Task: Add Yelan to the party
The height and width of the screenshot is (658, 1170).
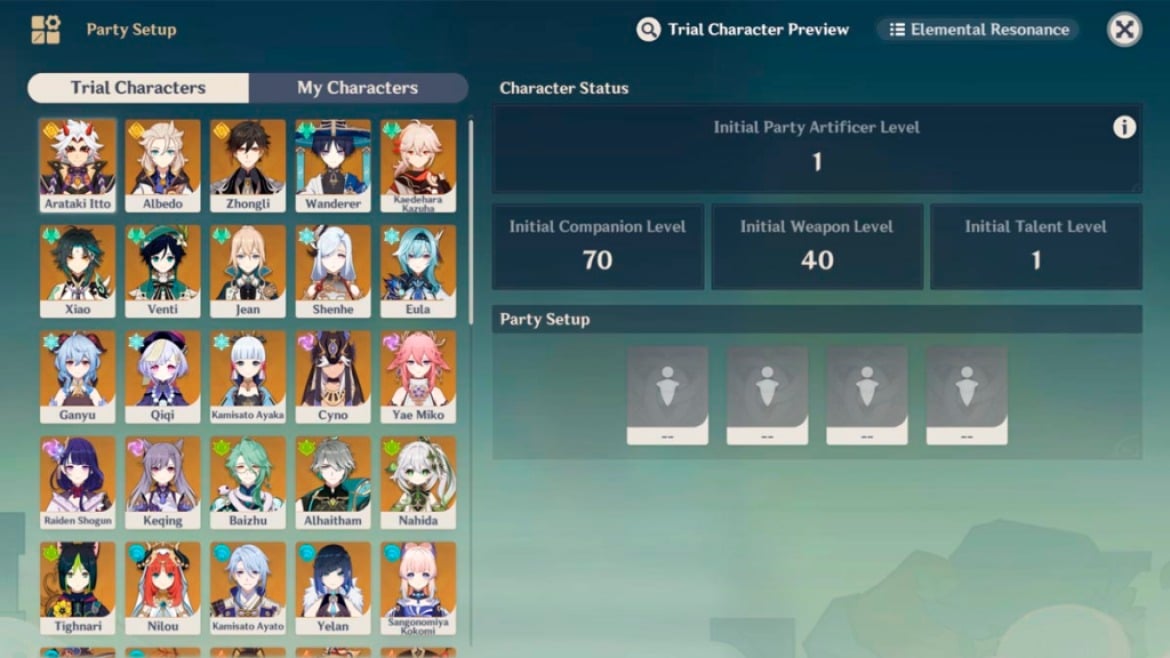Action: click(x=333, y=587)
